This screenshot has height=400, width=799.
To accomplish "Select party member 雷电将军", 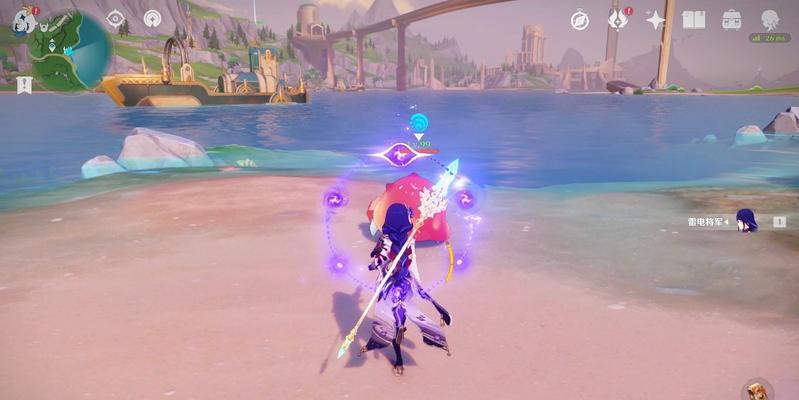I will click(746, 221).
